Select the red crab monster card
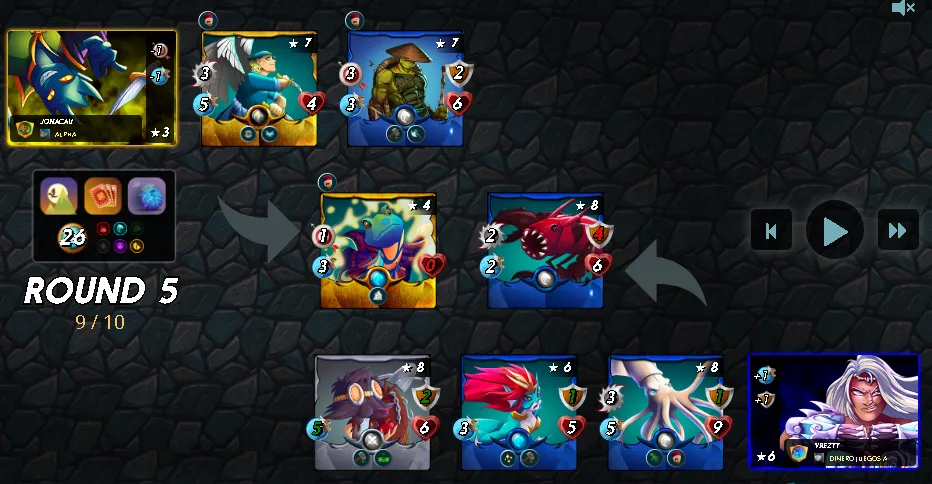Screen dimensions: 932x484 (545, 250)
